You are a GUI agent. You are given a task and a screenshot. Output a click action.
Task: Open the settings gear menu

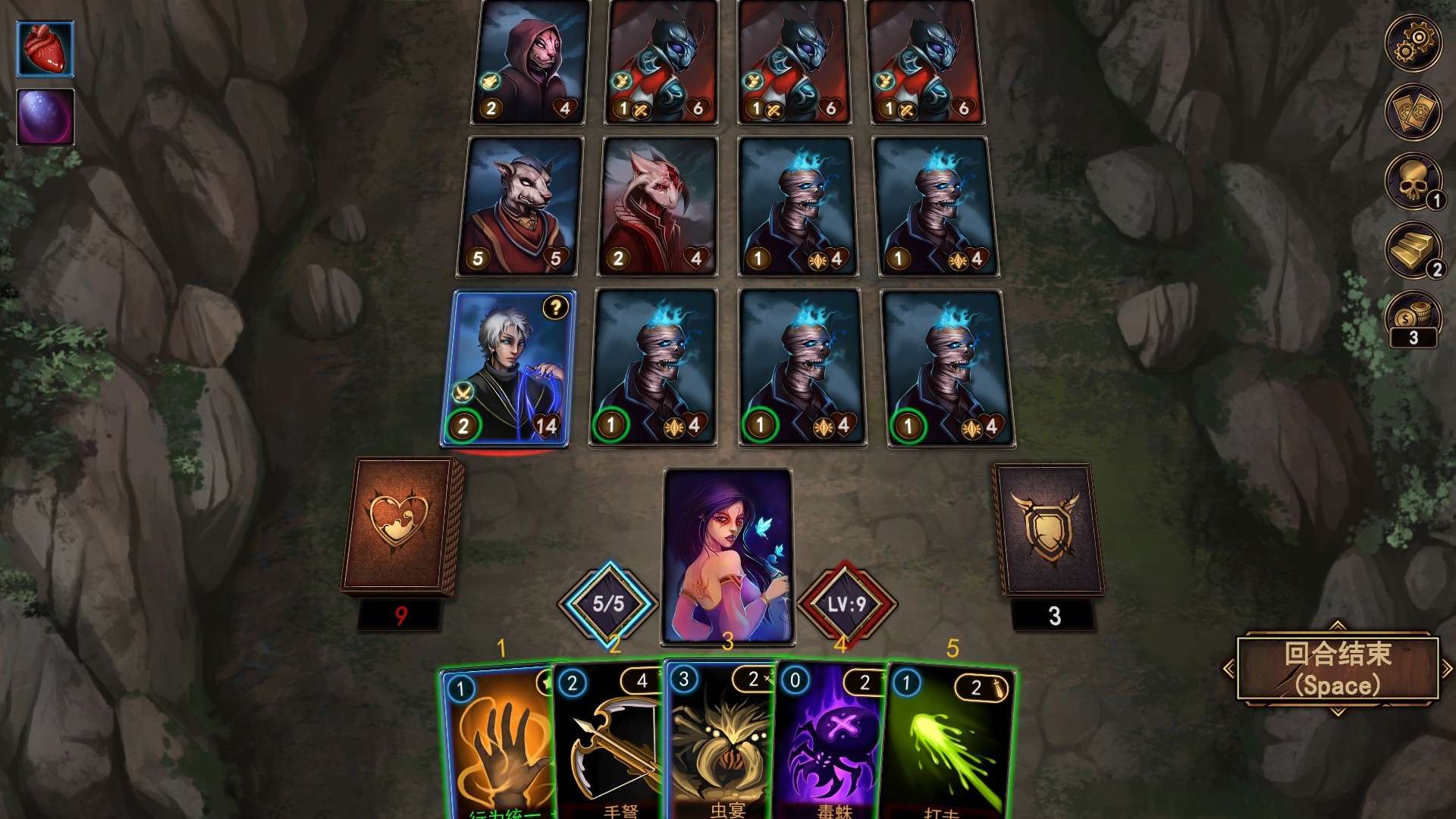[1413, 43]
